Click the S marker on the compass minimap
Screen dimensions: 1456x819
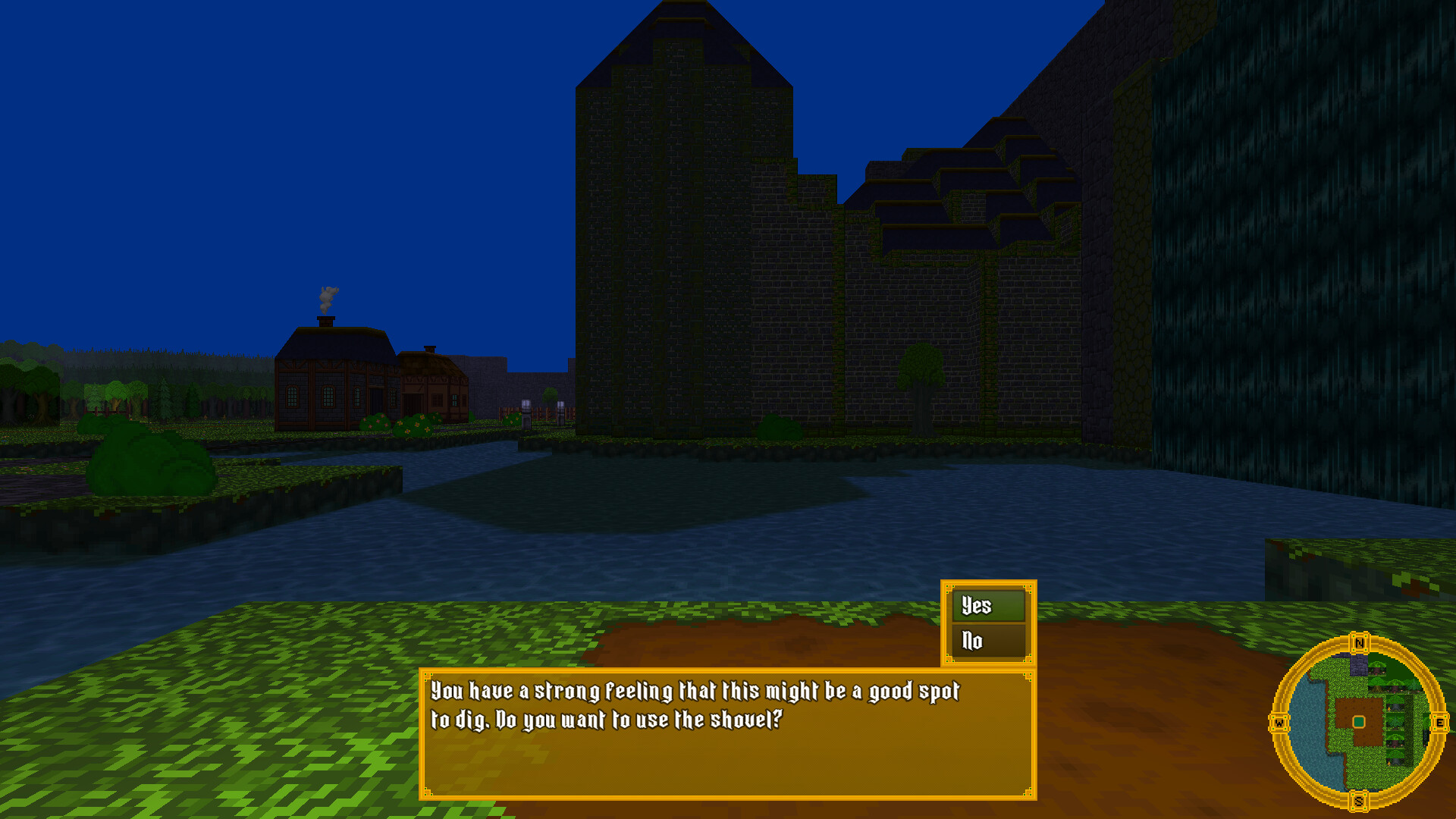click(x=1359, y=802)
